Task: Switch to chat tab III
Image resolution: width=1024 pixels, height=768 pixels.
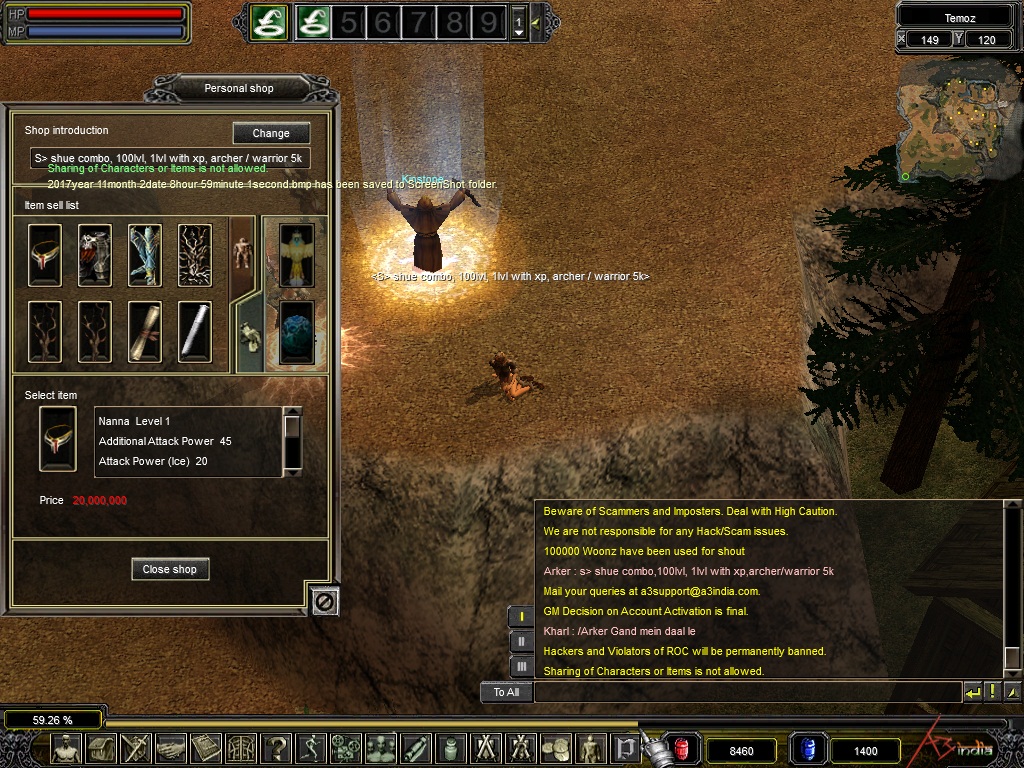Action: point(521,665)
